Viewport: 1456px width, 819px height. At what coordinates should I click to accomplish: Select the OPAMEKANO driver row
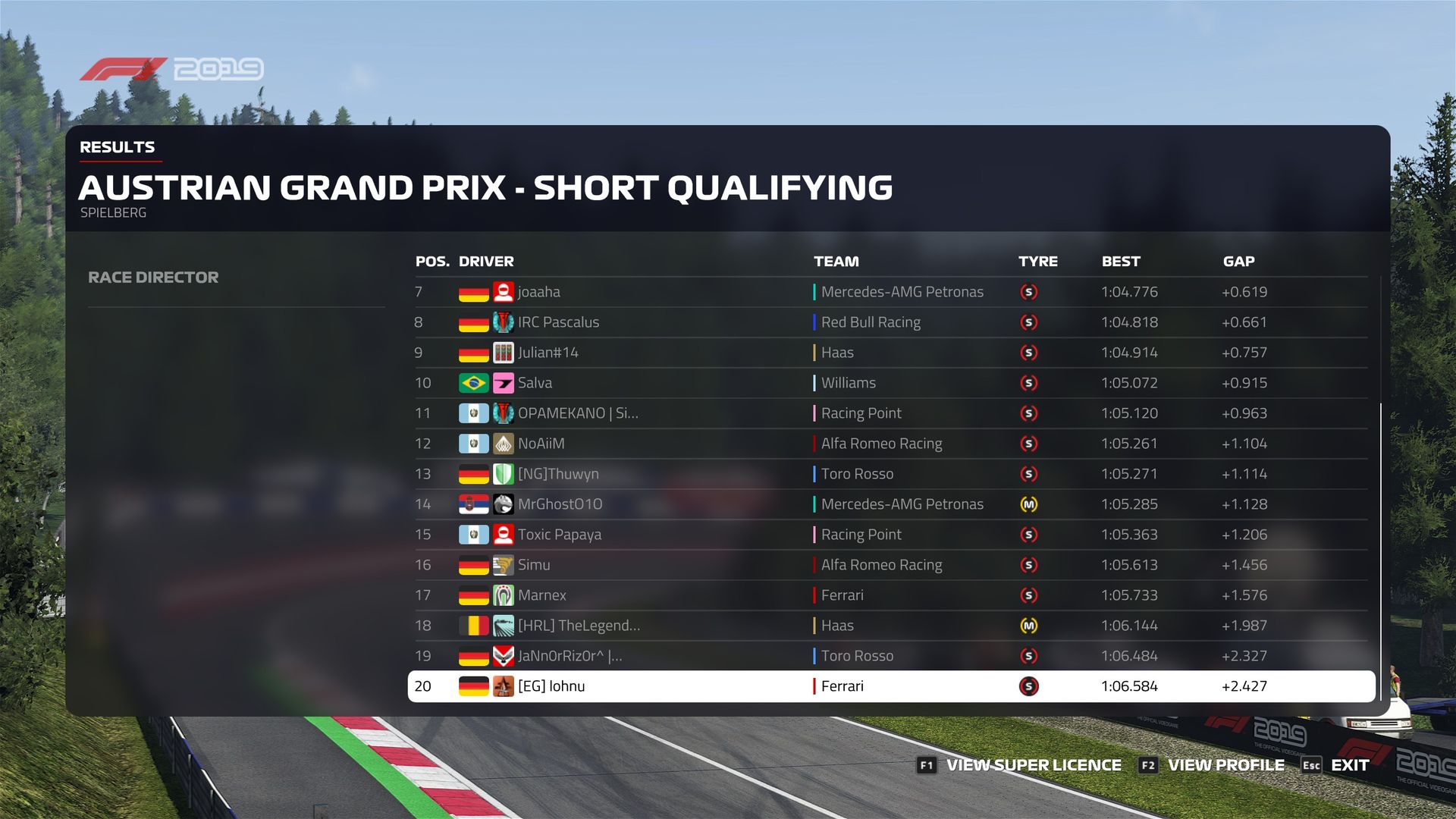(x=577, y=413)
